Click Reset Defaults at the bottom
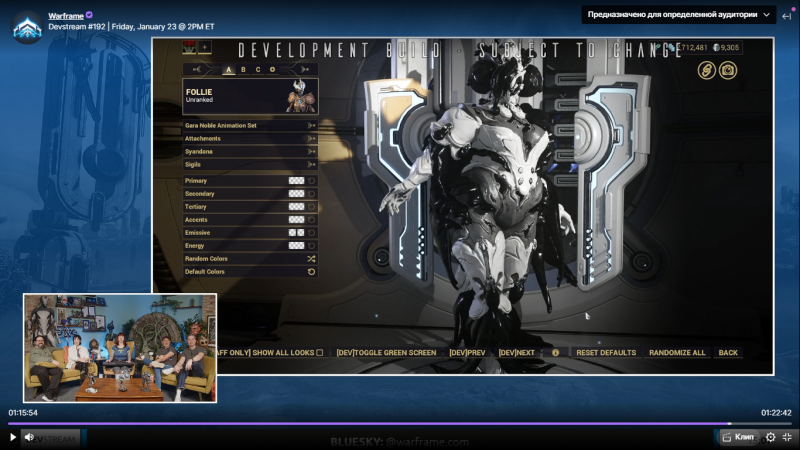The height and width of the screenshot is (450, 800). 606,352
